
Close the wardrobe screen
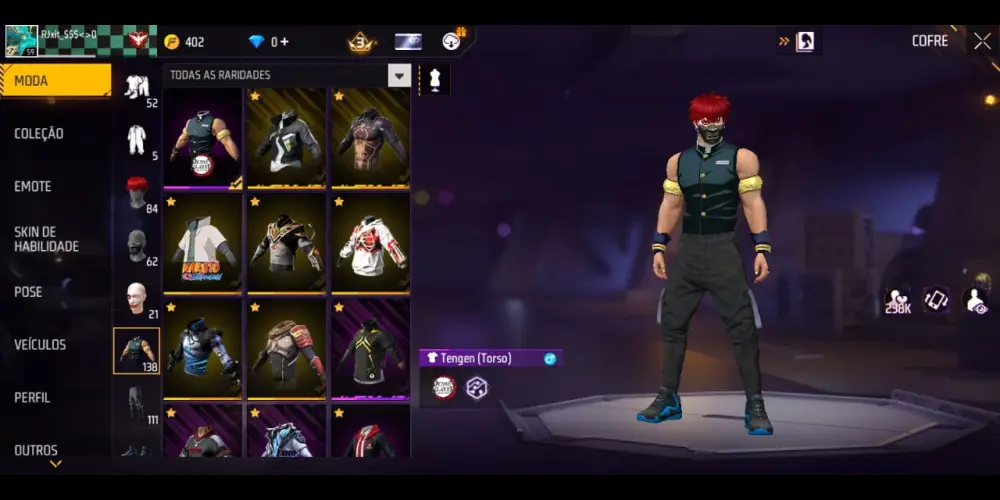982,41
